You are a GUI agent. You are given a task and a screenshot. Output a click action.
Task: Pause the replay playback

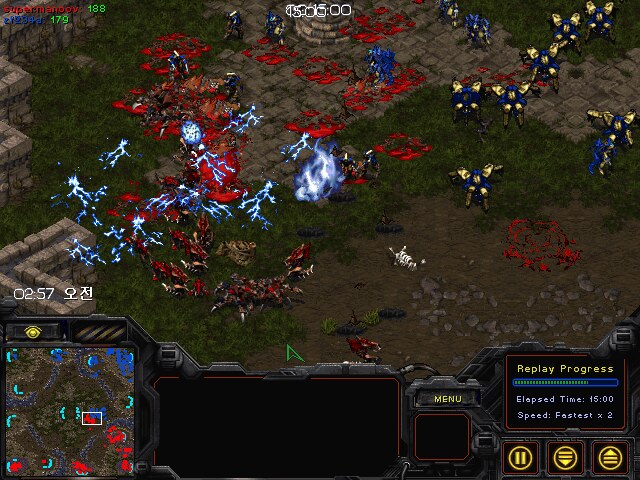click(x=521, y=457)
